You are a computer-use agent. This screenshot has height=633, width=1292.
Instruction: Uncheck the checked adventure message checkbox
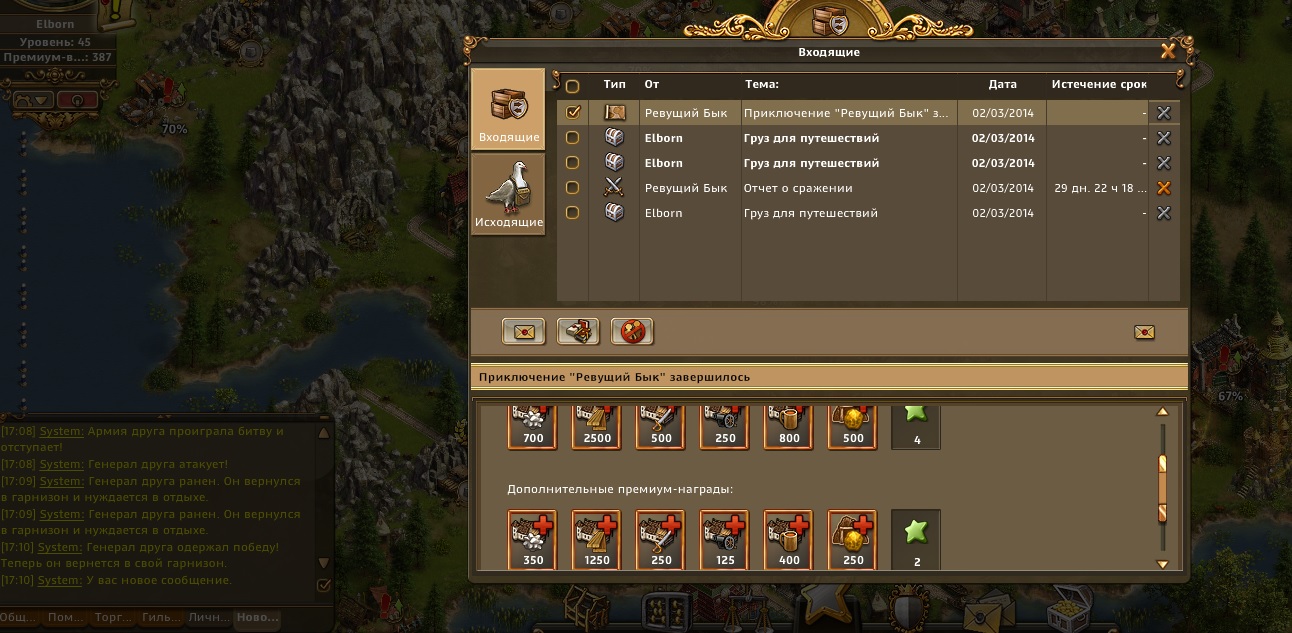click(573, 113)
